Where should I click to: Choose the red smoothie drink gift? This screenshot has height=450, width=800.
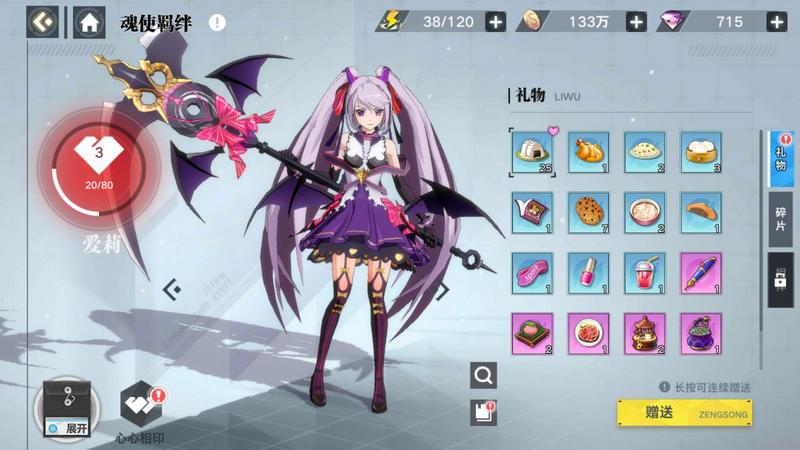(x=643, y=271)
